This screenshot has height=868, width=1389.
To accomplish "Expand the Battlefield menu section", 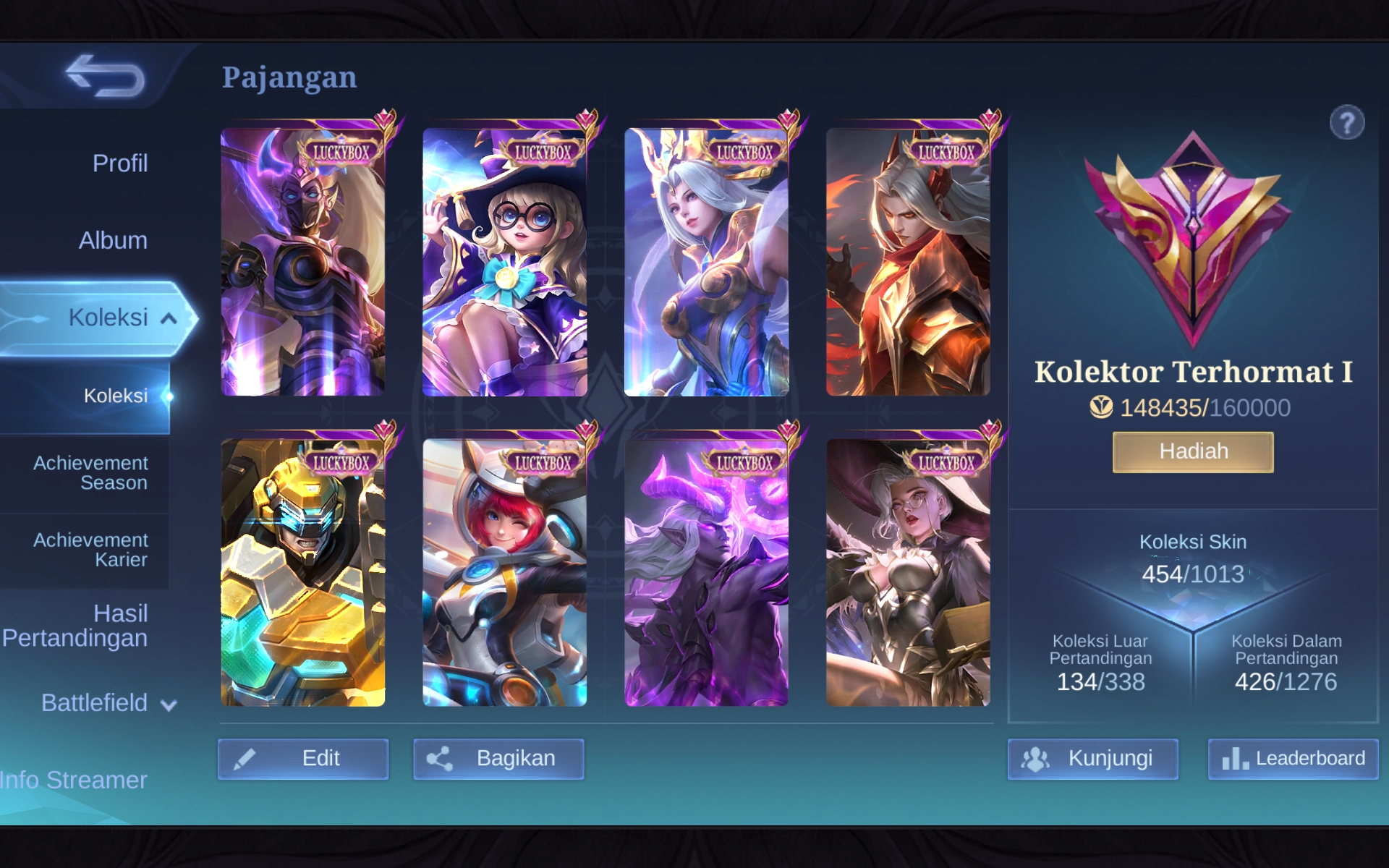I will [x=109, y=703].
